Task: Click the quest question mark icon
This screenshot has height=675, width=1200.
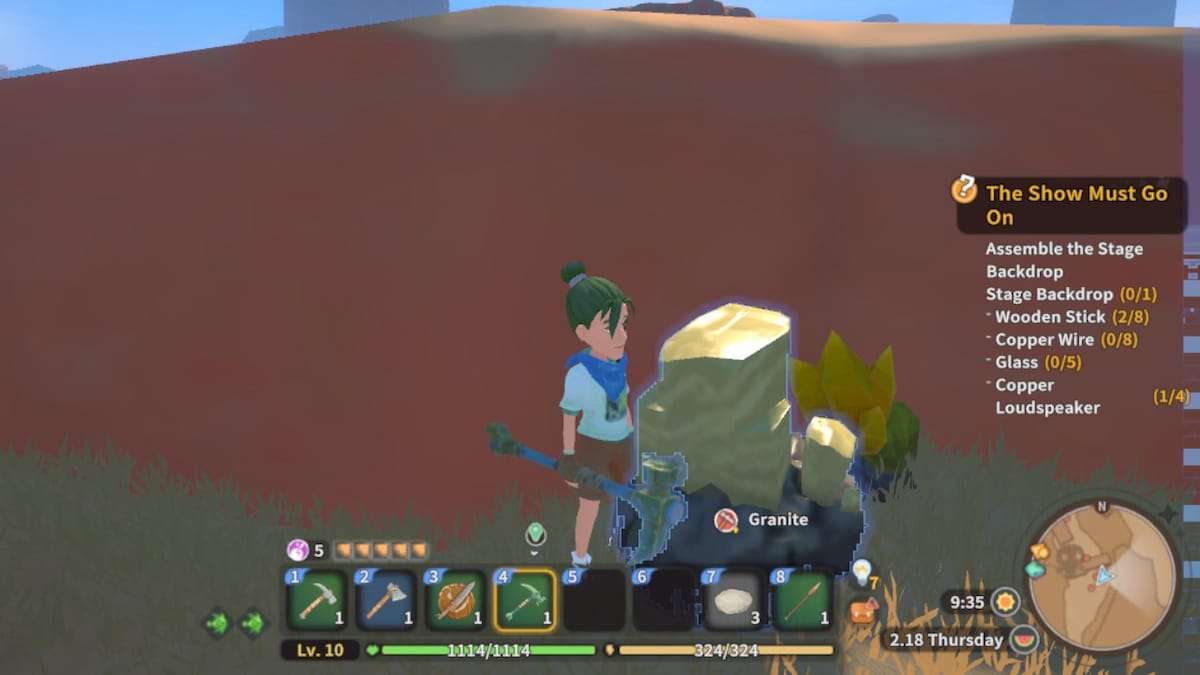Action: tap(965, 188)
